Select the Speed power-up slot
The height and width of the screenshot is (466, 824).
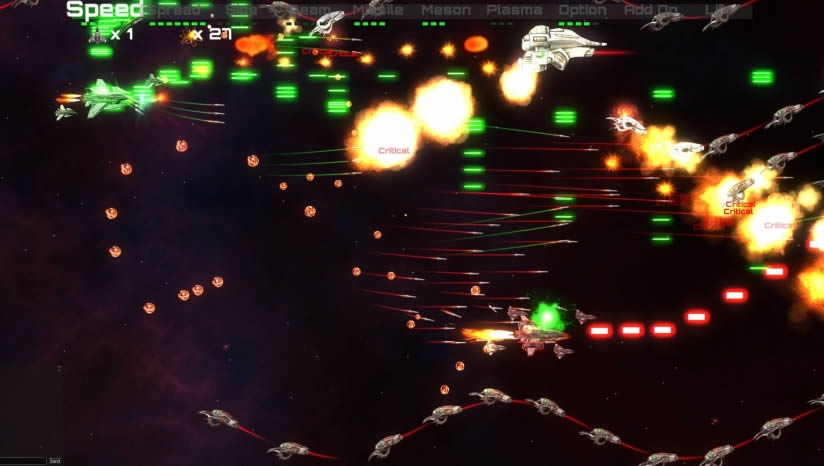click(x=104, y=10)
